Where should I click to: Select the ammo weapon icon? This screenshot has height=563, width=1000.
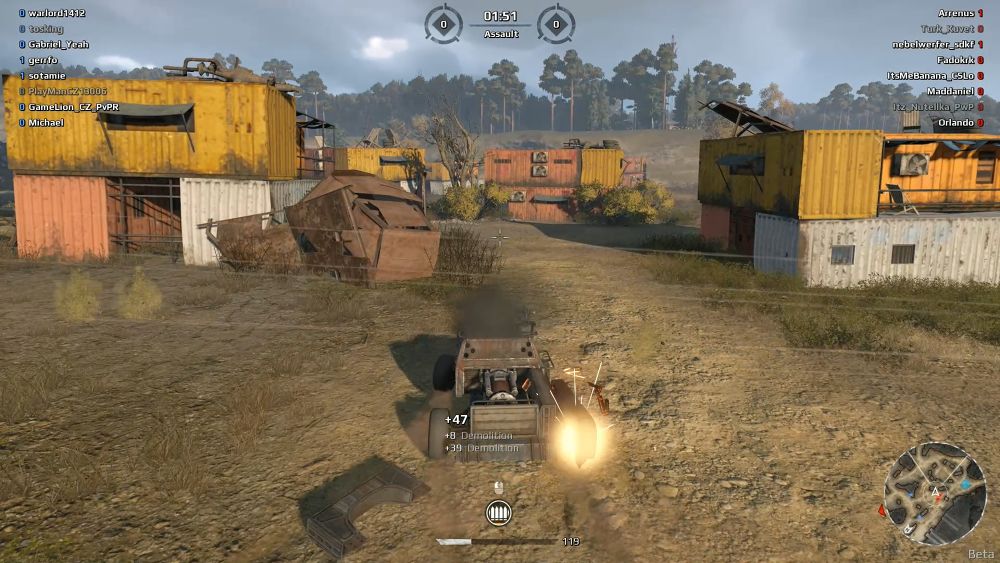(x=497, y=513)
